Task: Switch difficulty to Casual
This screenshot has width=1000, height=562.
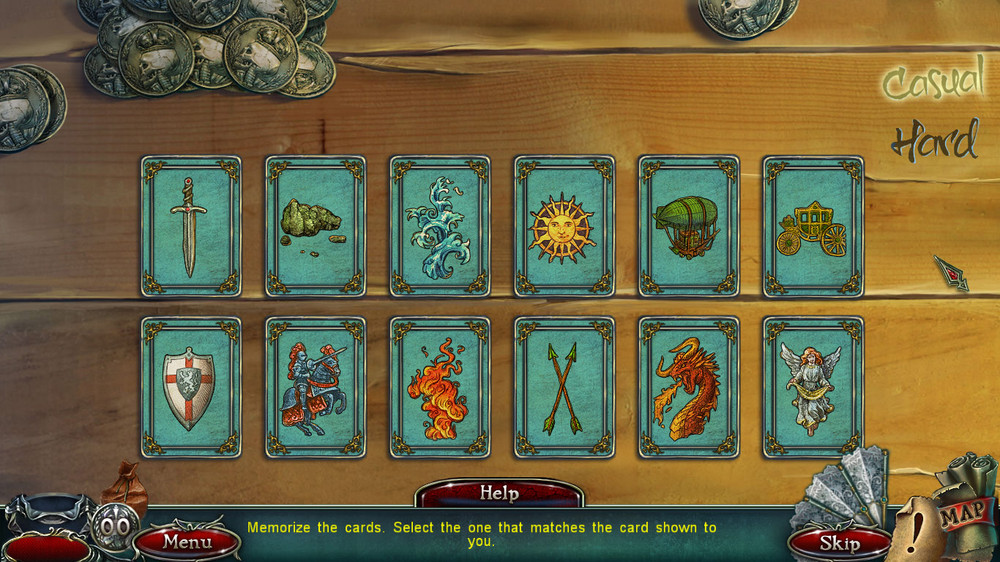Action: pos(932,84)
